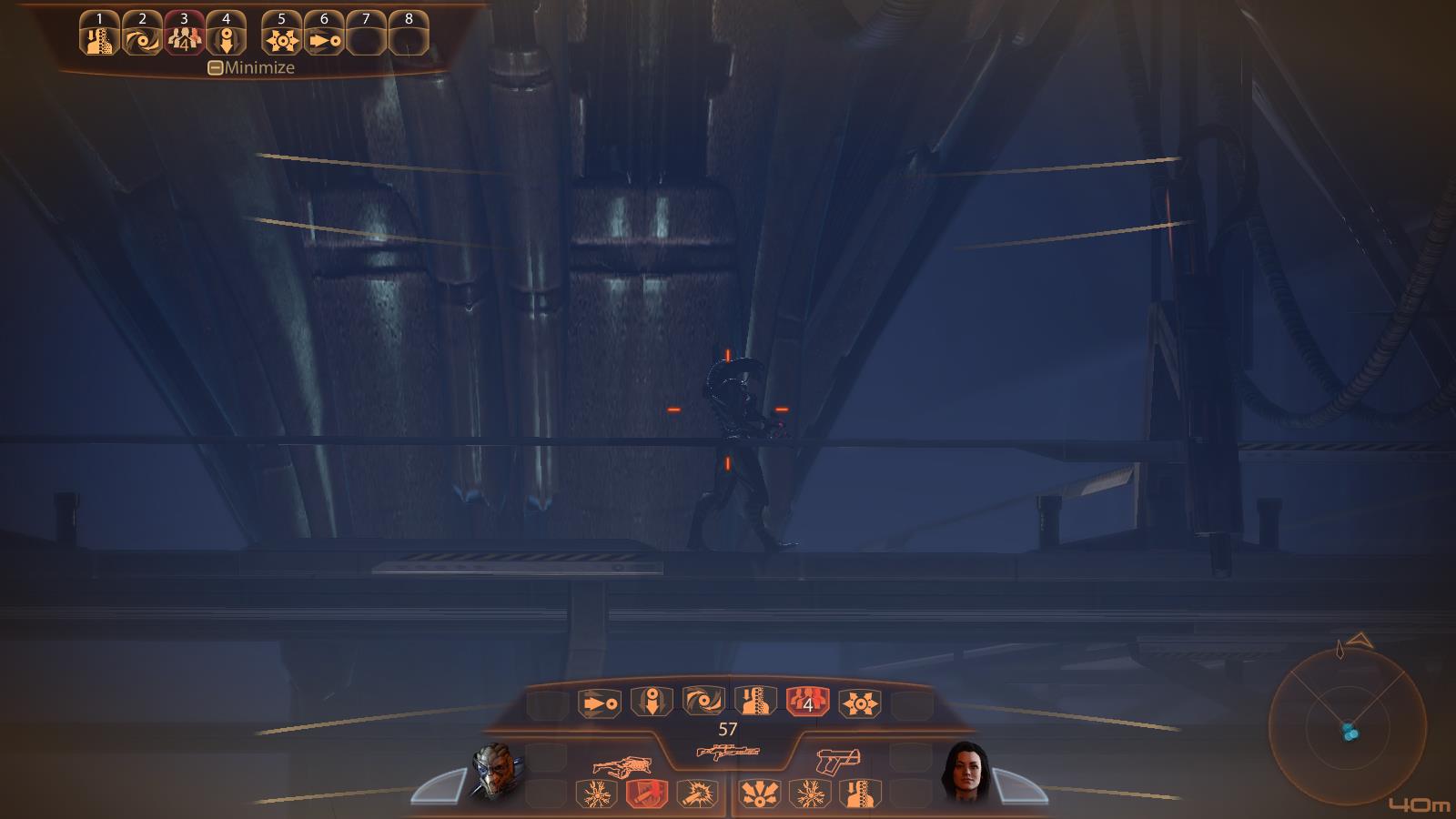Select Garrus's portrait
The image size is (1456, 819).
tap(497, 772)
